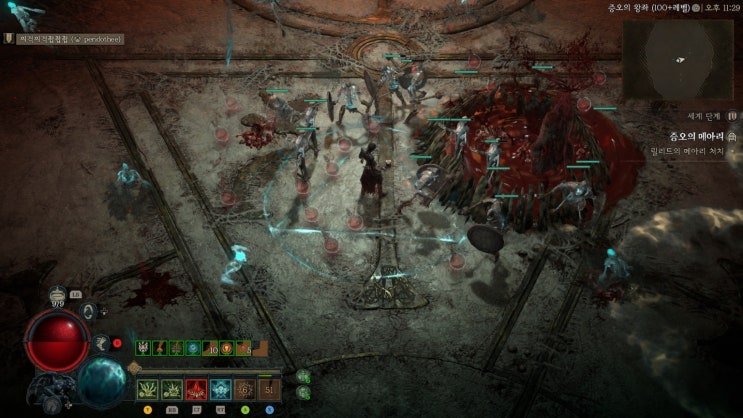
Task: Click the round swirl icon beside the health globe
Action: point(88,311)
